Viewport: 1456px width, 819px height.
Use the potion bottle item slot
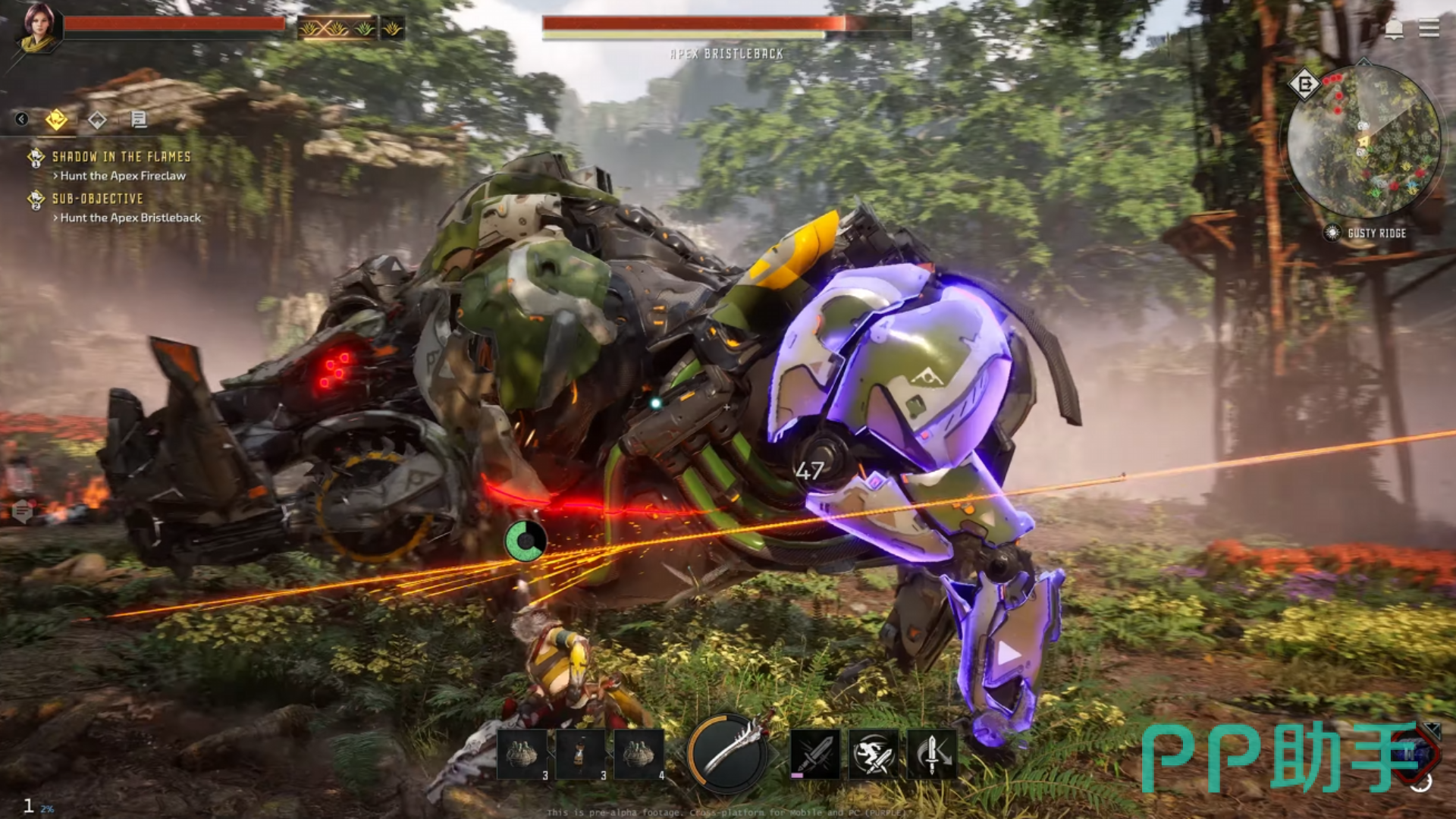[x=580, y=754]
